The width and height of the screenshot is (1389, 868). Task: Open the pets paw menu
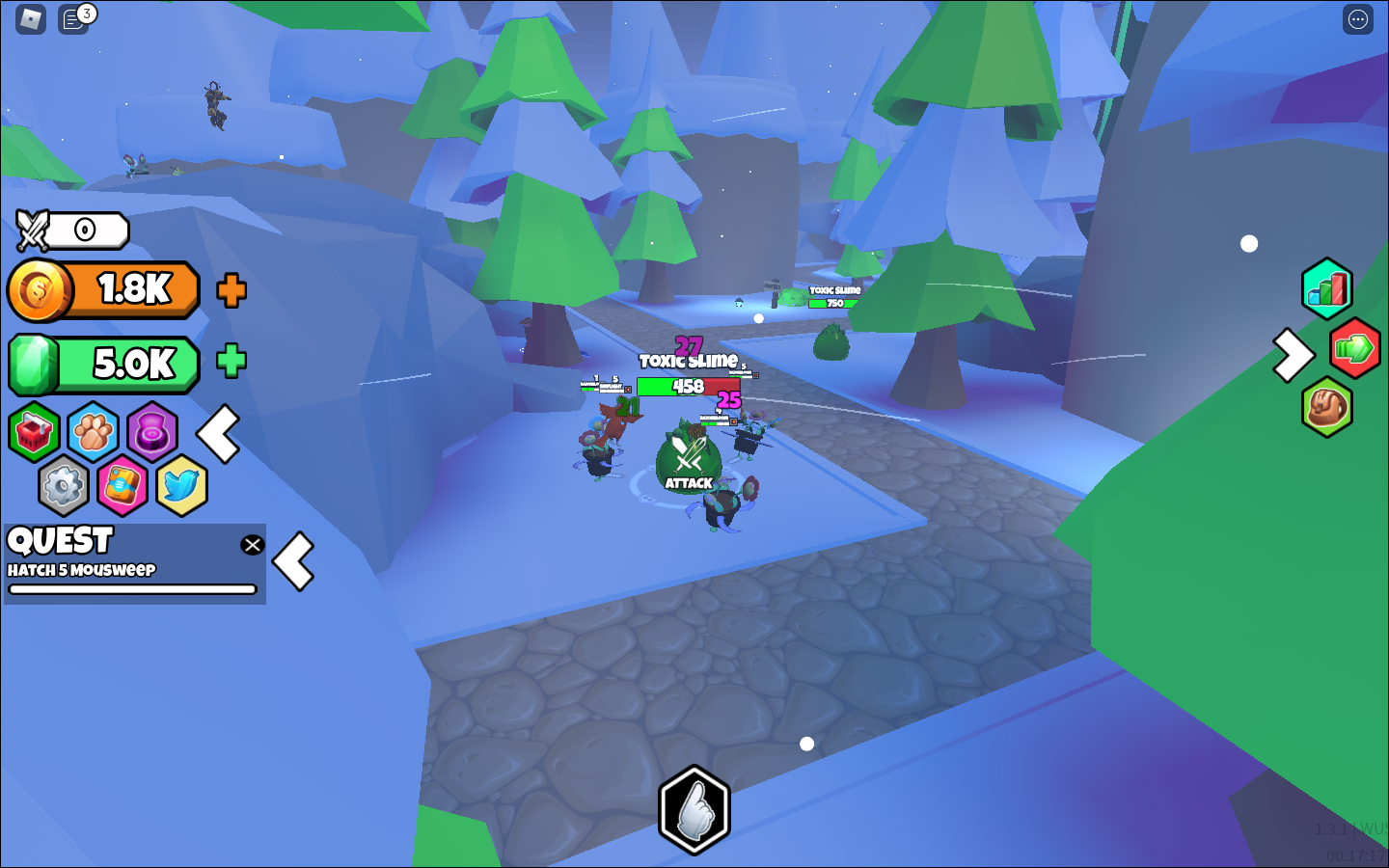92,432
